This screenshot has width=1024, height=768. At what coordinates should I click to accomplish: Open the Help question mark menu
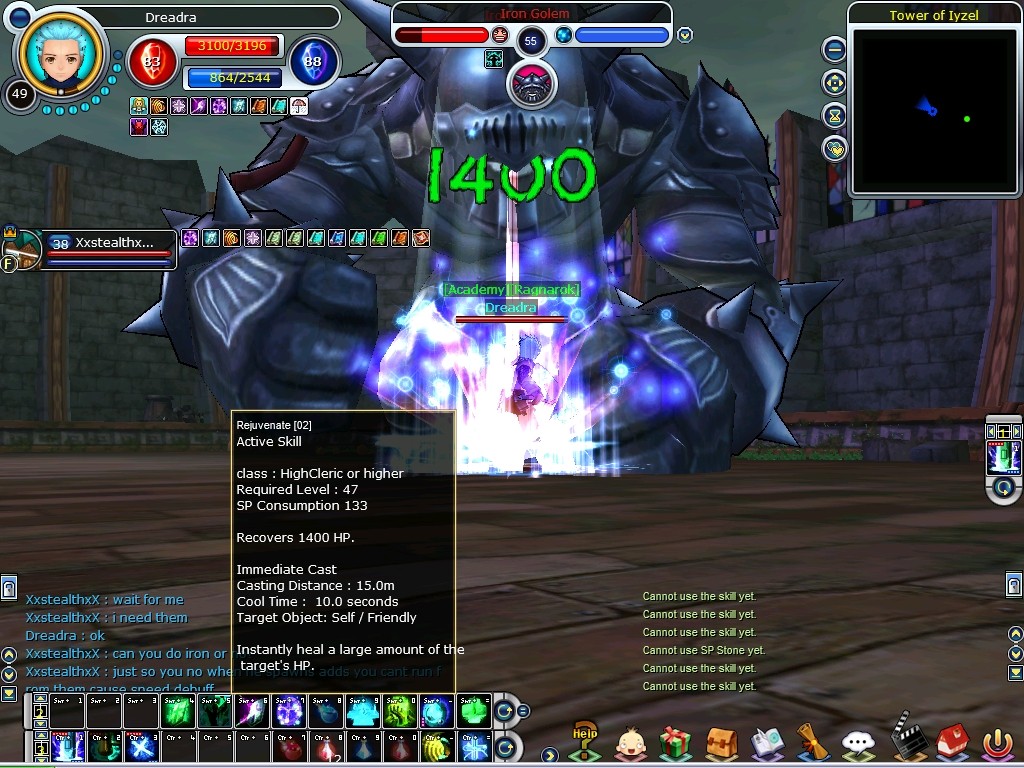(584, 741)
